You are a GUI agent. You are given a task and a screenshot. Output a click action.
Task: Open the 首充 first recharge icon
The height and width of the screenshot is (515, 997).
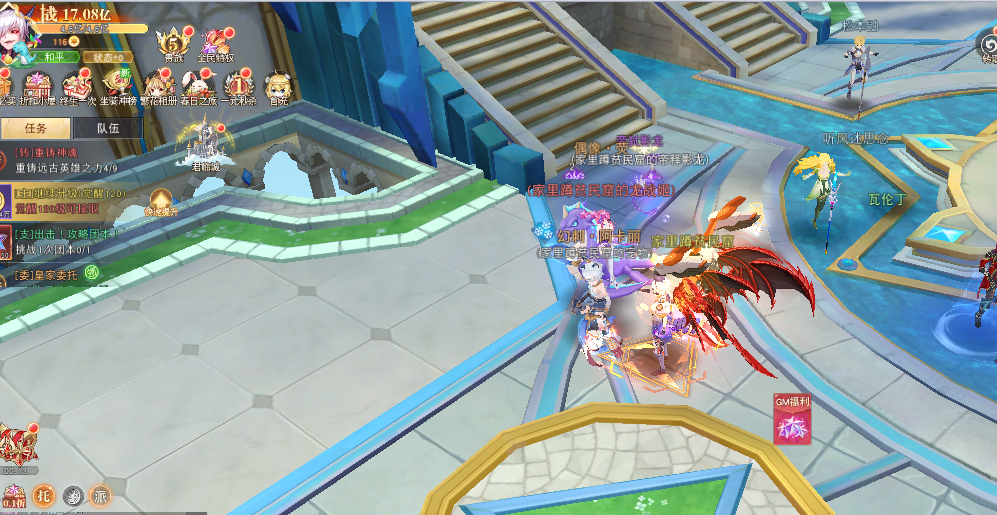pyautogui.click(x=278, y=87)
